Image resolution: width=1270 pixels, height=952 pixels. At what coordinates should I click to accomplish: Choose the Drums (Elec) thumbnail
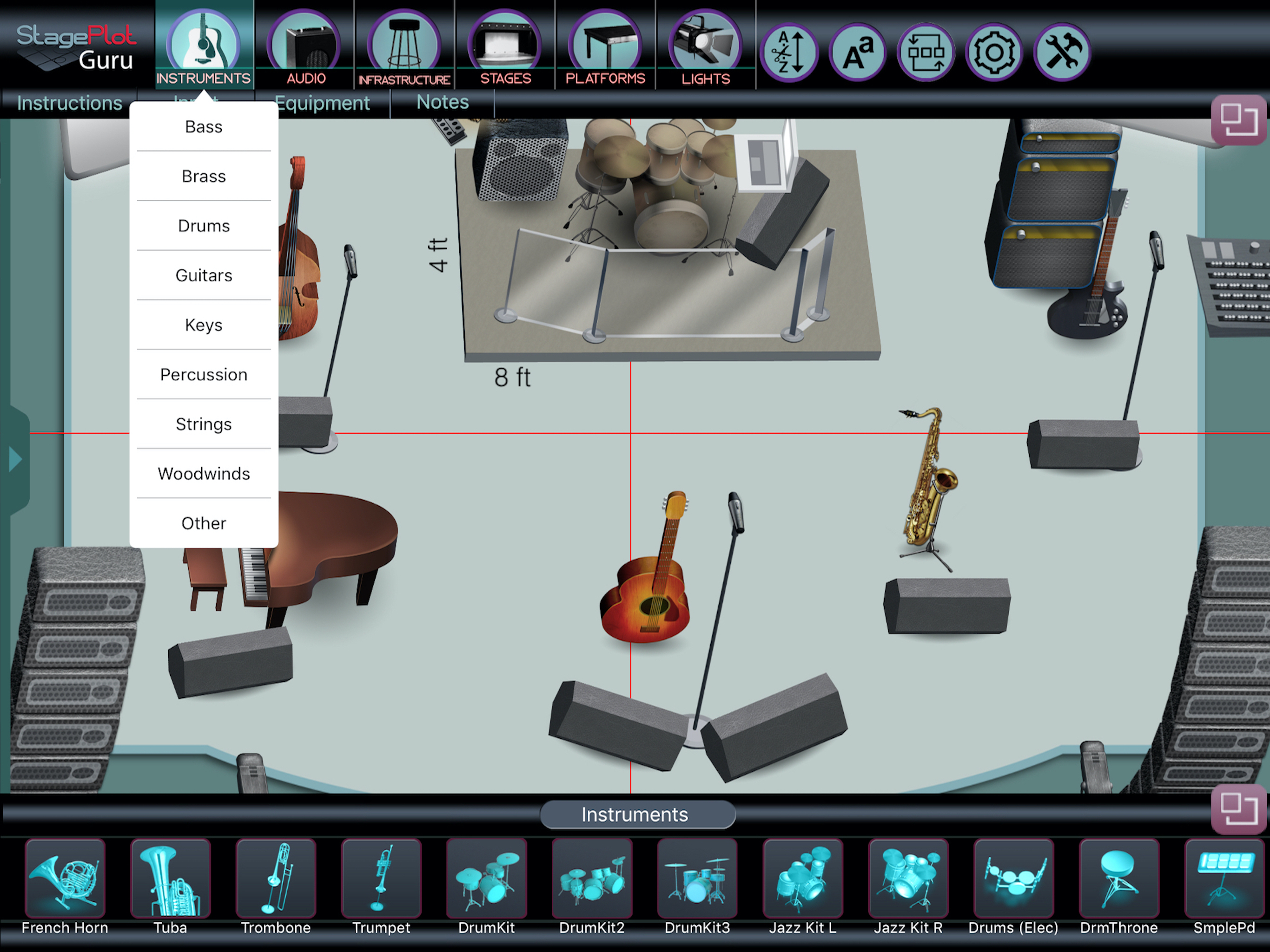(1013, 879)
